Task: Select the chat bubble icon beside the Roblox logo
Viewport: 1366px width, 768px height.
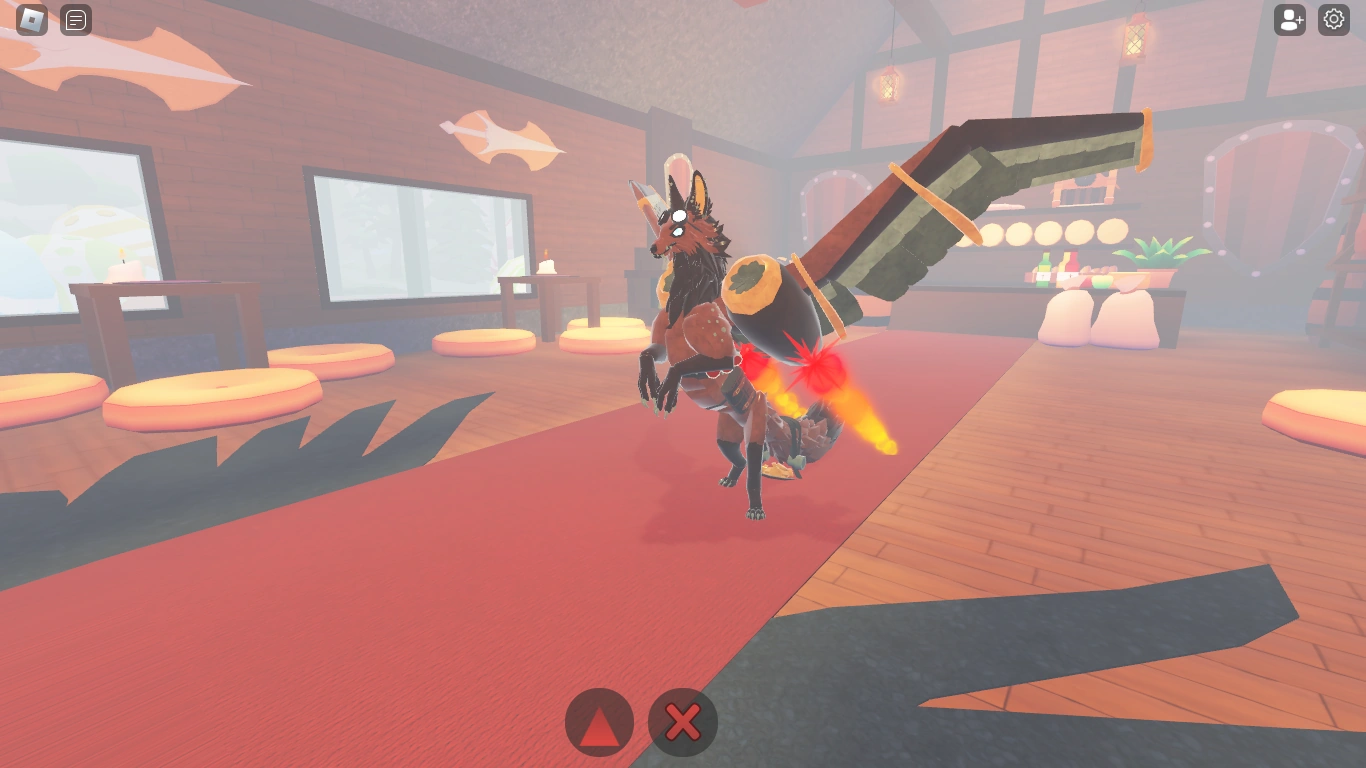Action: (x=75, y=20)
